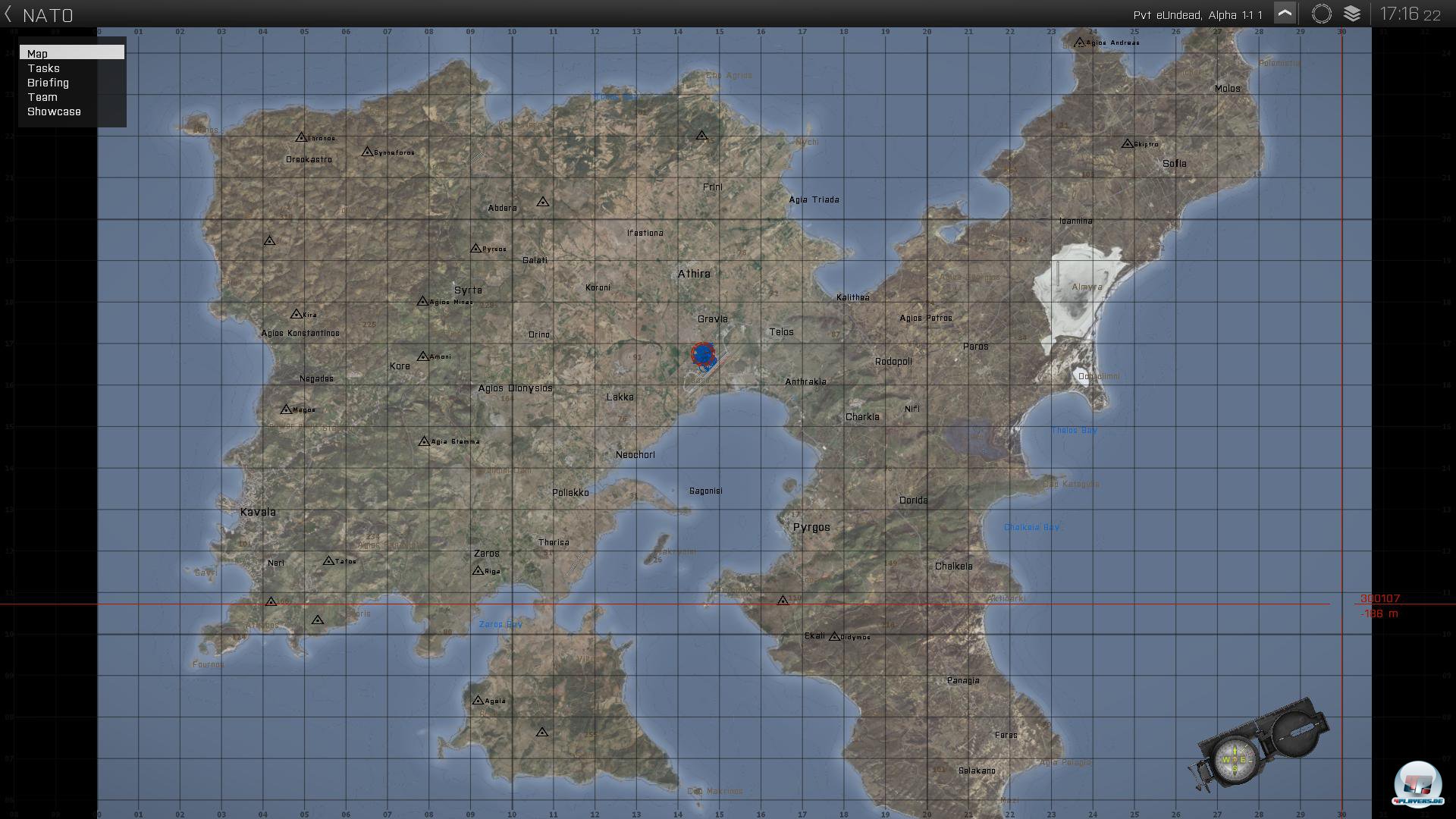Screen dimensions: 1456x819
Task: Select the highlighted Map entry
Action: click(37, 53)
